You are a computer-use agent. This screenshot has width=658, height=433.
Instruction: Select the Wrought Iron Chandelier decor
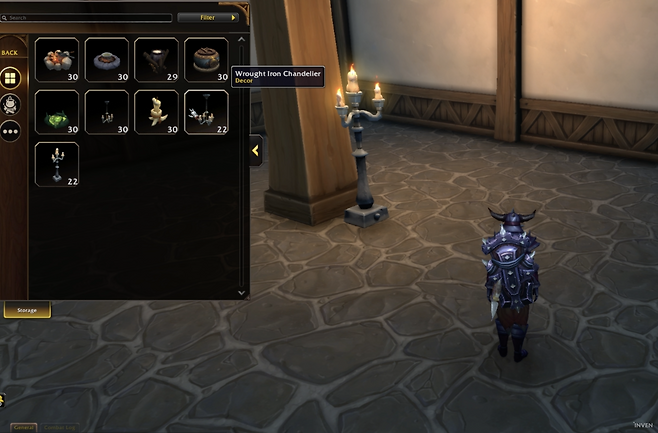pyautogui.click(x=206, y=112)
